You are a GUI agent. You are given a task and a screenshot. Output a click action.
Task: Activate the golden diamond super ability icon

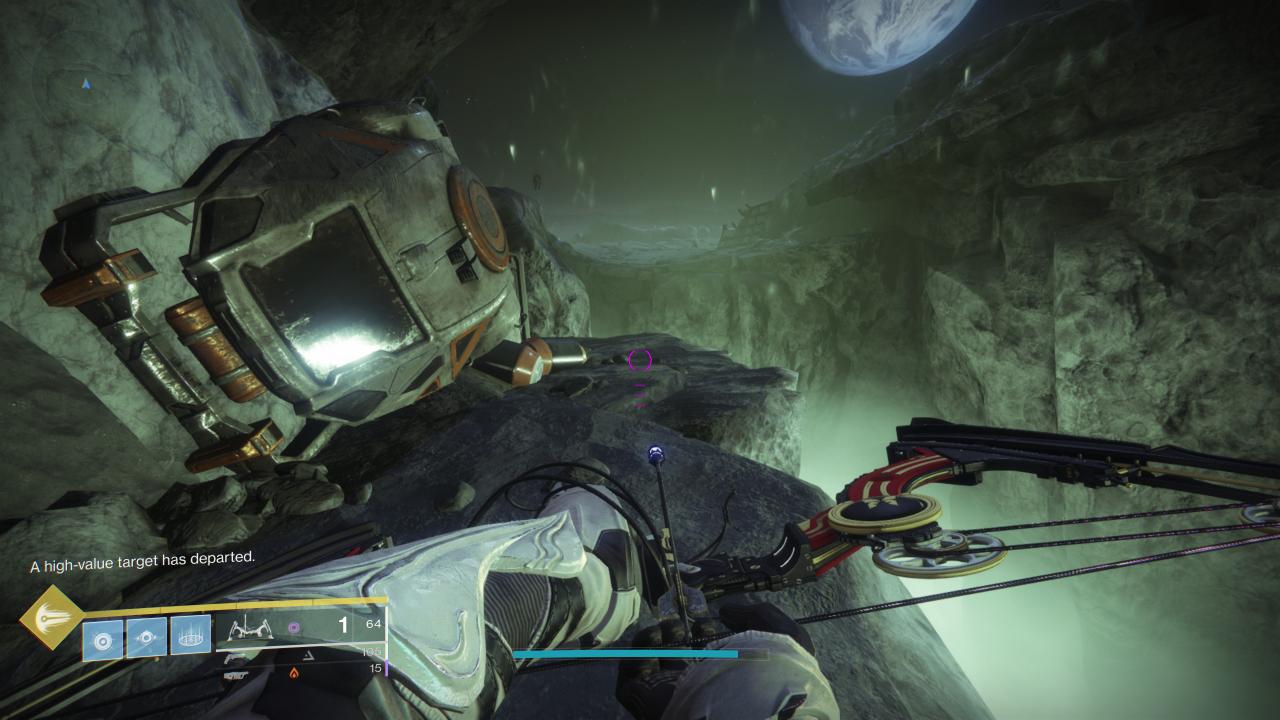[x=51, y=618]
